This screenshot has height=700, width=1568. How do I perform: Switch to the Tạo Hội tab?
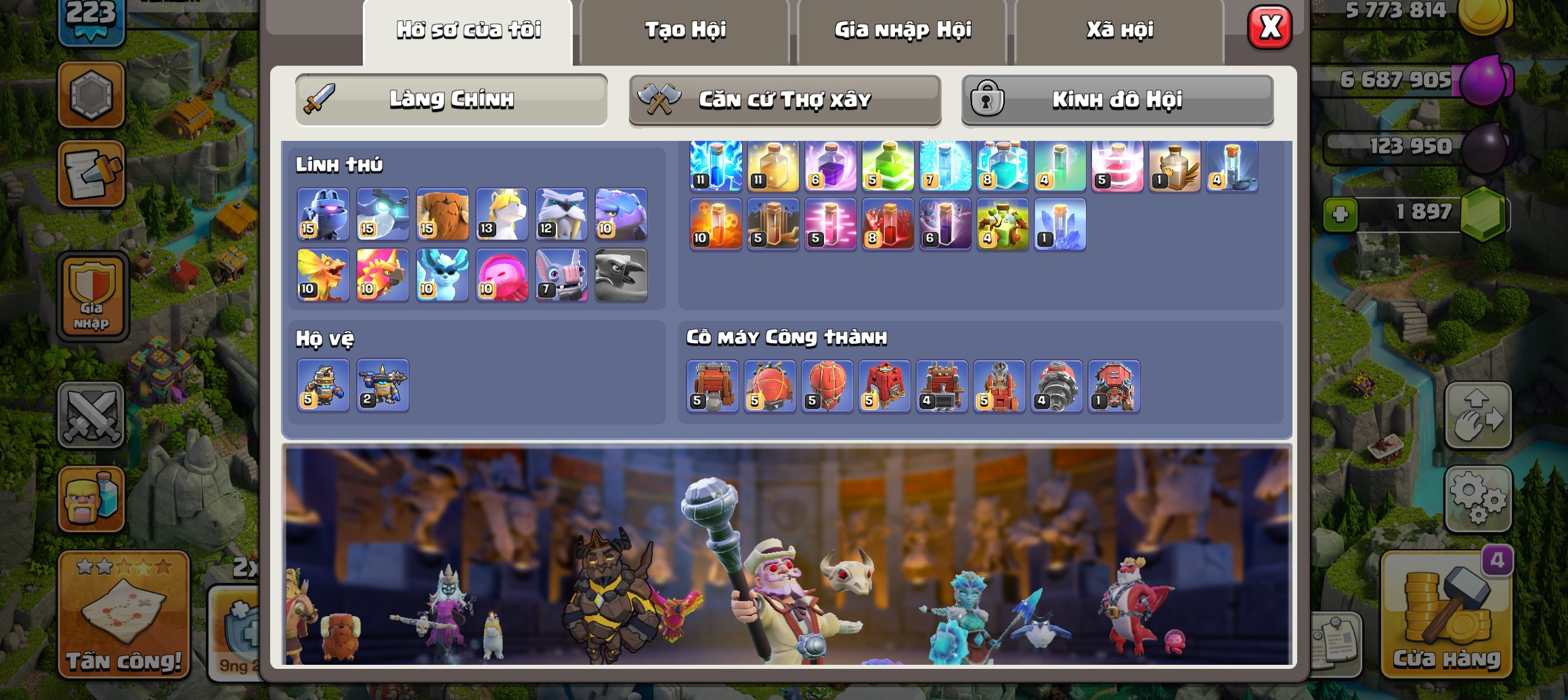coord(684,30)
